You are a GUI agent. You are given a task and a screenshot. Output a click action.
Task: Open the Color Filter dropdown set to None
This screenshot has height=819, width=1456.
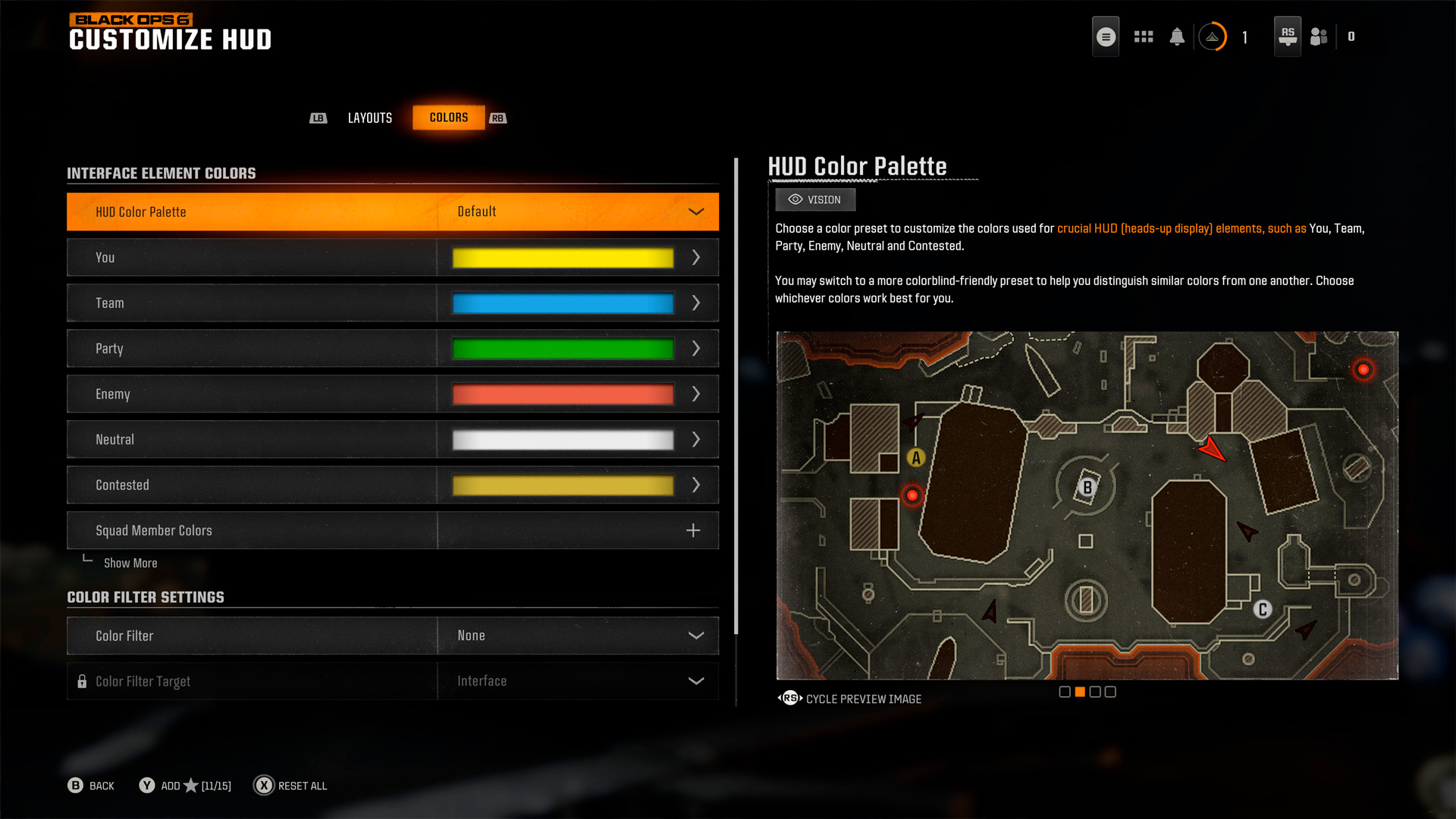click(x=576, y=635)
